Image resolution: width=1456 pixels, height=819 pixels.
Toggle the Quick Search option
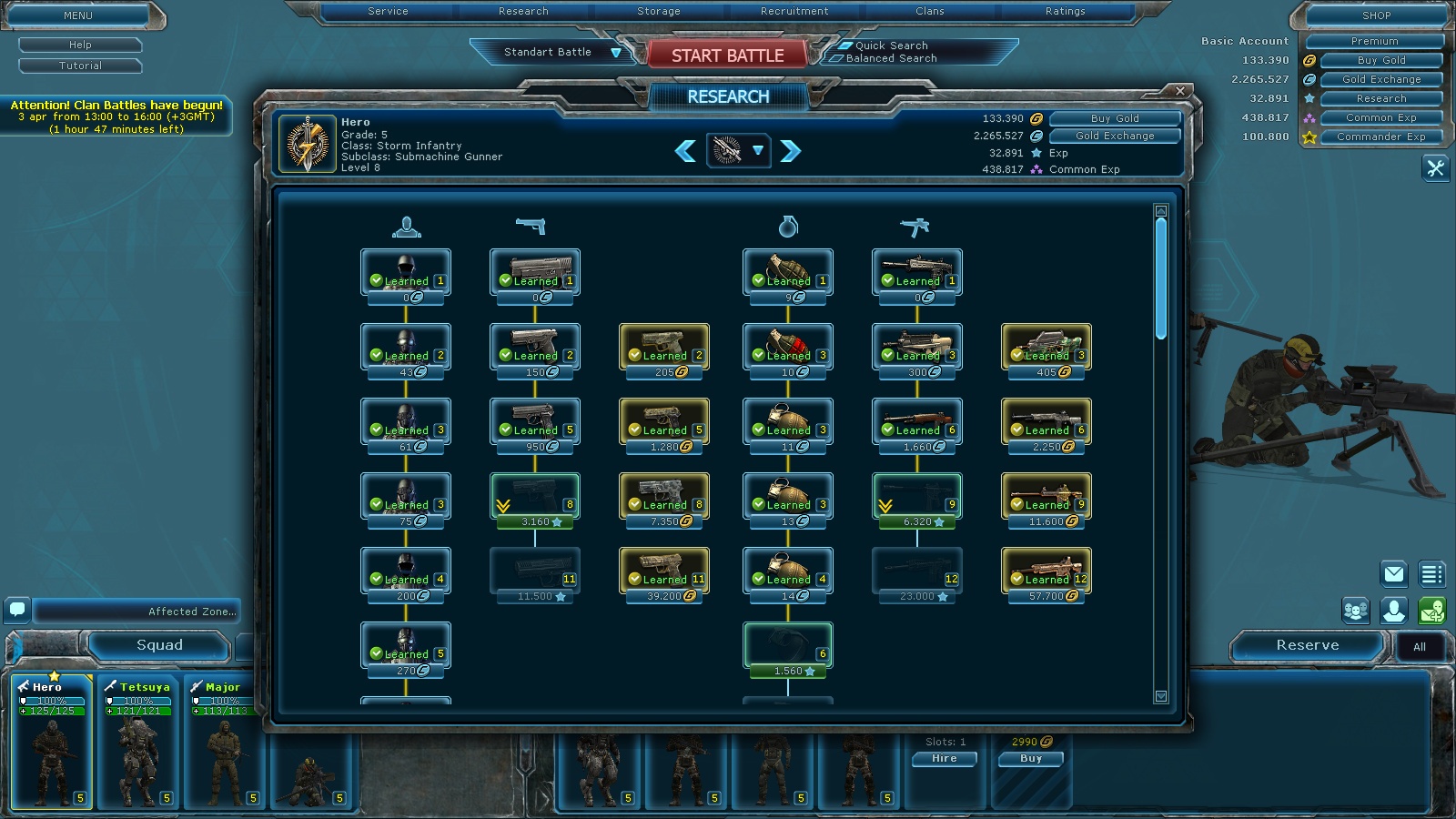844,45
